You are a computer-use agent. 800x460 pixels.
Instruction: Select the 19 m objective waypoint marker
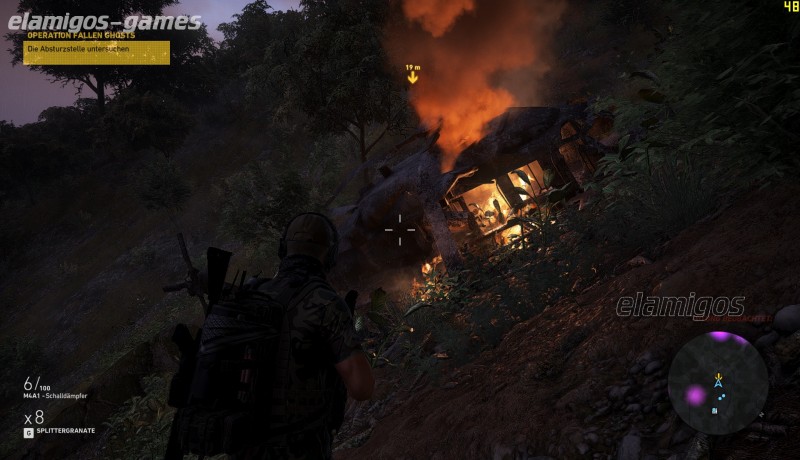pyautogui.click(x=412, y=75)
